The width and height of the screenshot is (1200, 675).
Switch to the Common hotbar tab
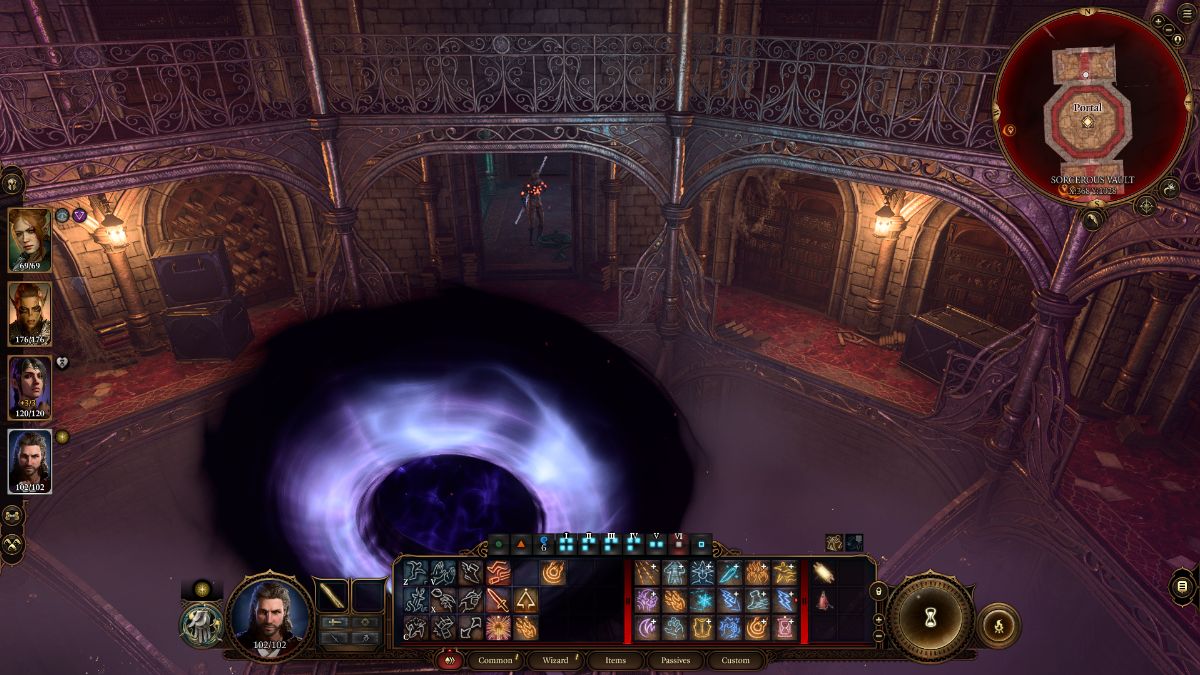(x=495, y=660)
